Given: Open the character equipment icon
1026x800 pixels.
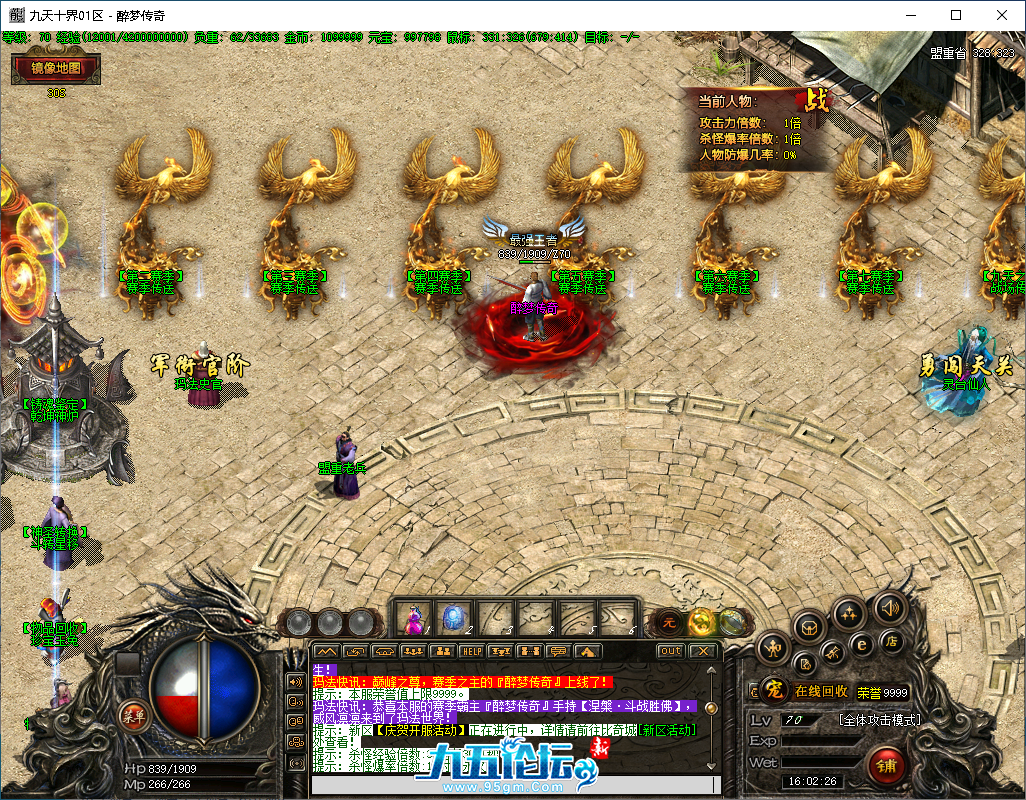Looking at the screenshot, I should (771, 649).
